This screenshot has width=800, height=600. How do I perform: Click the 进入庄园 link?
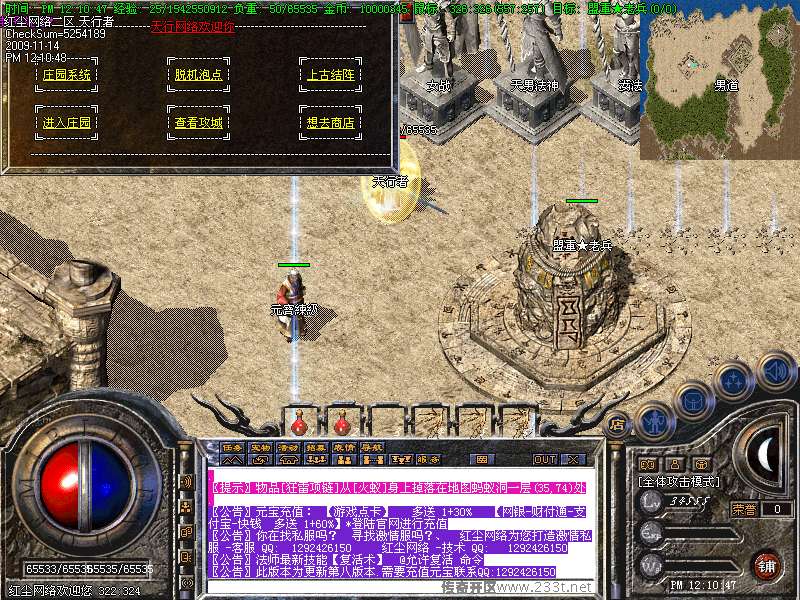point(67,123)
